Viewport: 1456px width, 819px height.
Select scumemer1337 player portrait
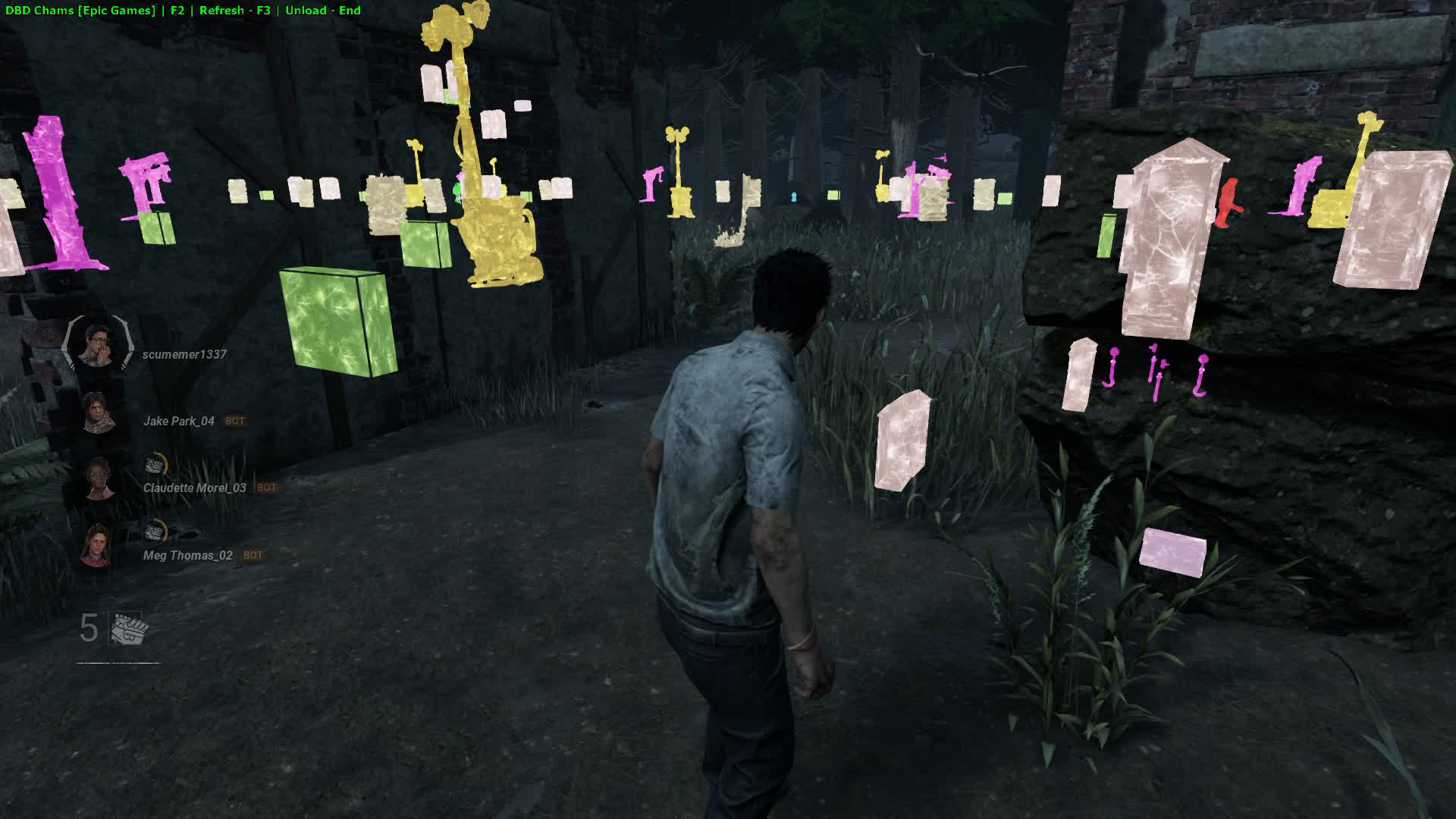coord(96,344)
